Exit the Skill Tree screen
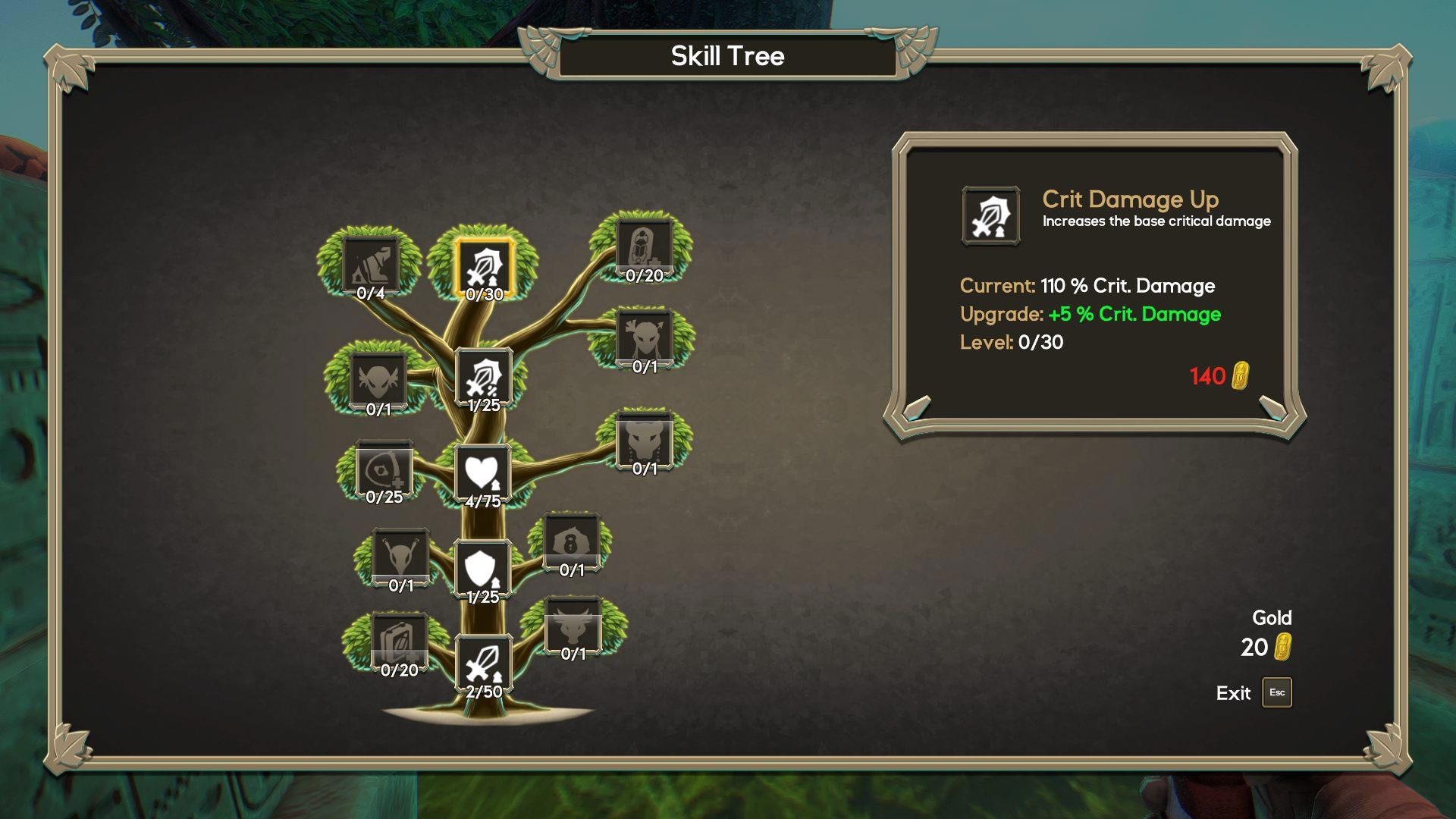Viewport: 1456px width, 819px height. [x=1276, y=692]
